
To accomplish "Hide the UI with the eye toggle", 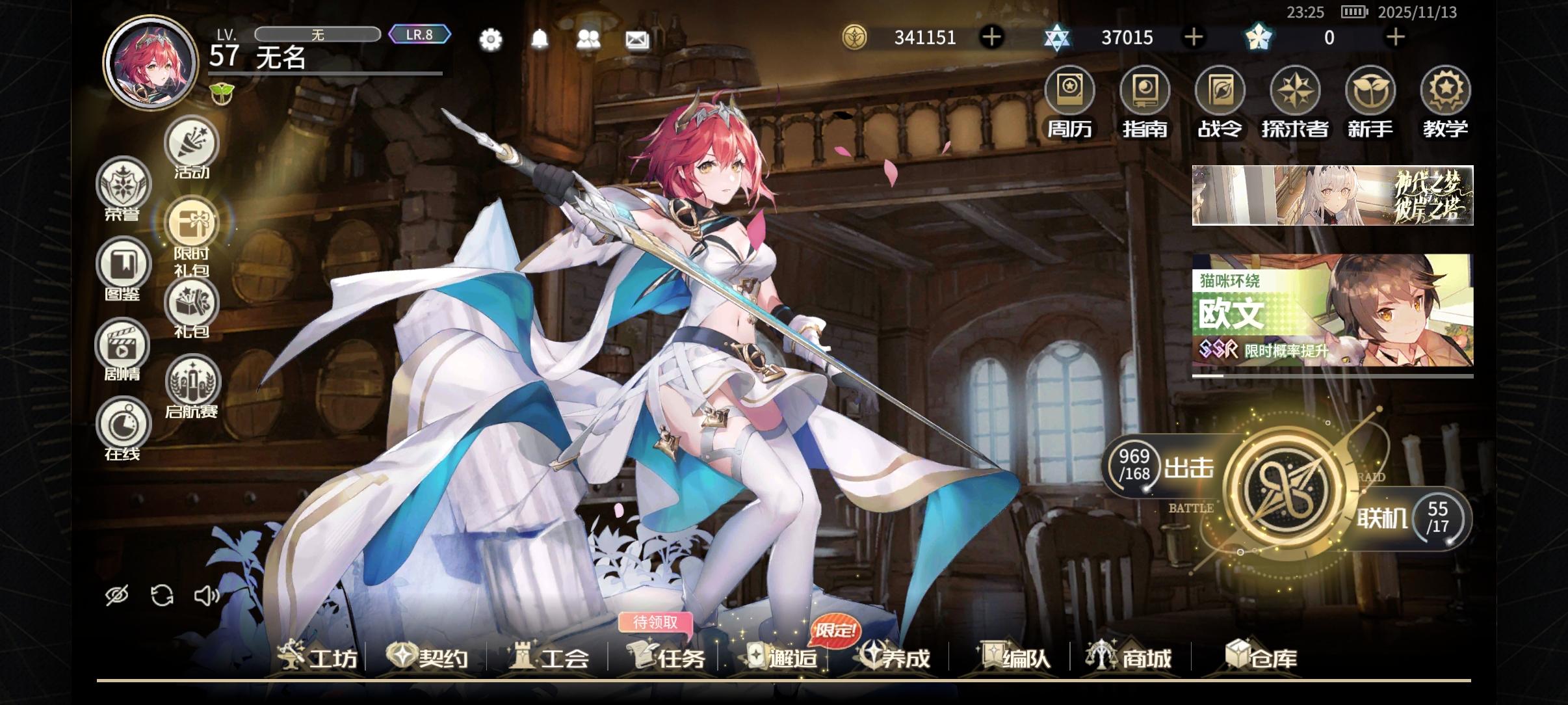I will point(118,593).
